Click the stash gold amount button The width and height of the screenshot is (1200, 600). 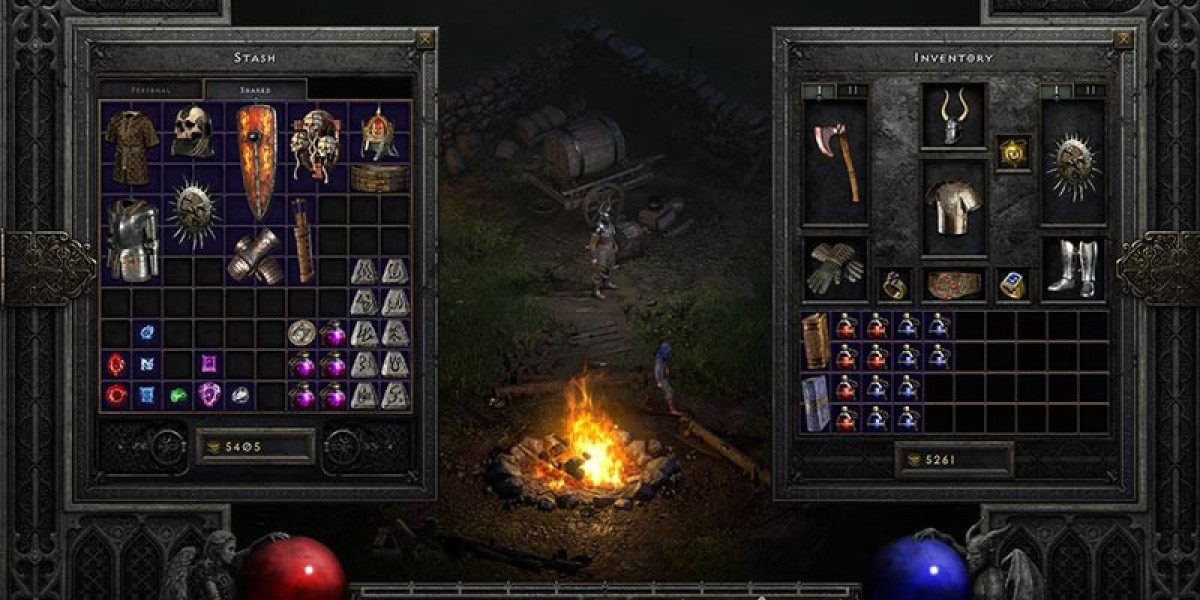(255, 446)
